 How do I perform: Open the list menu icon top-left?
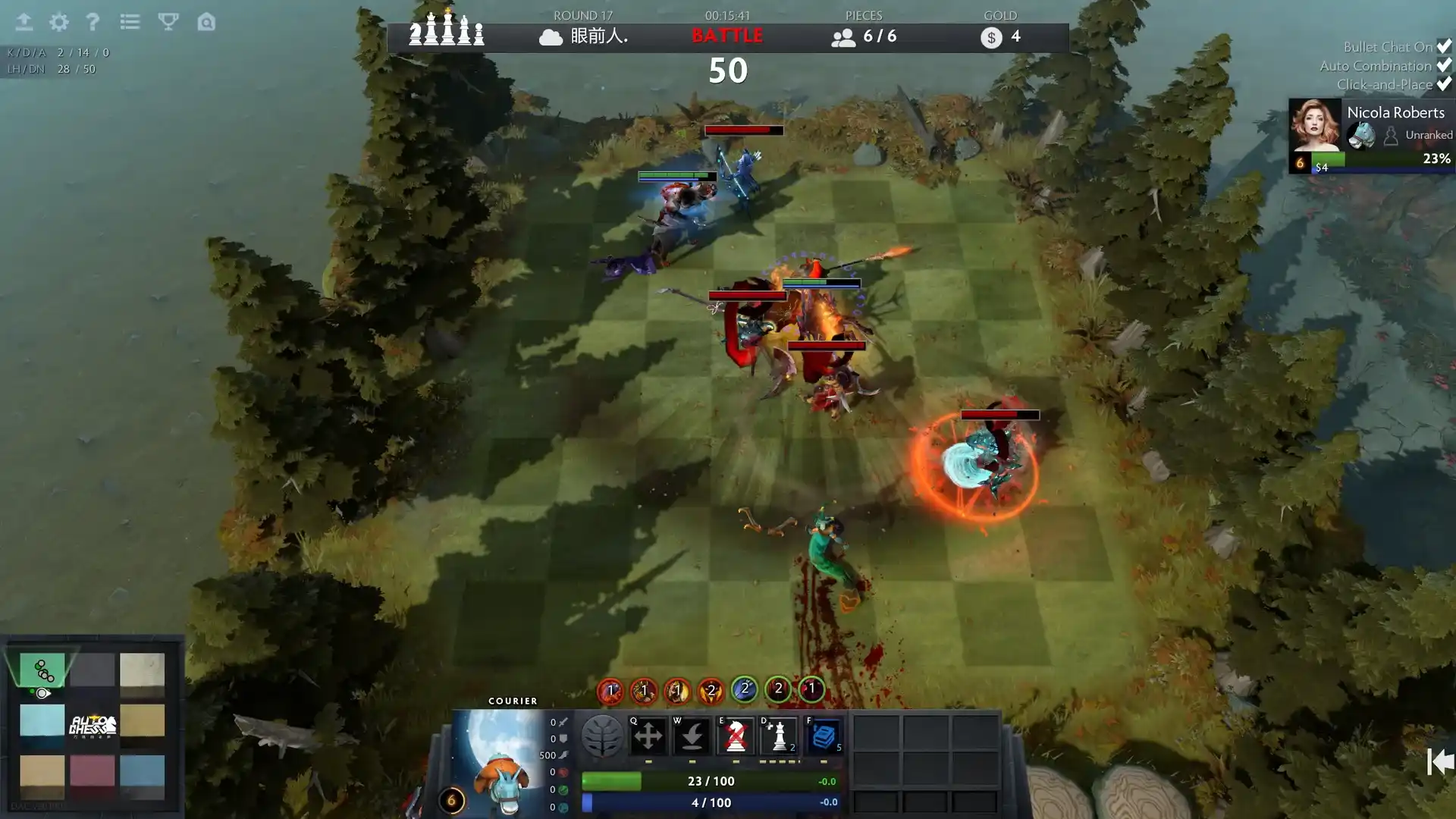click(130, 23)
